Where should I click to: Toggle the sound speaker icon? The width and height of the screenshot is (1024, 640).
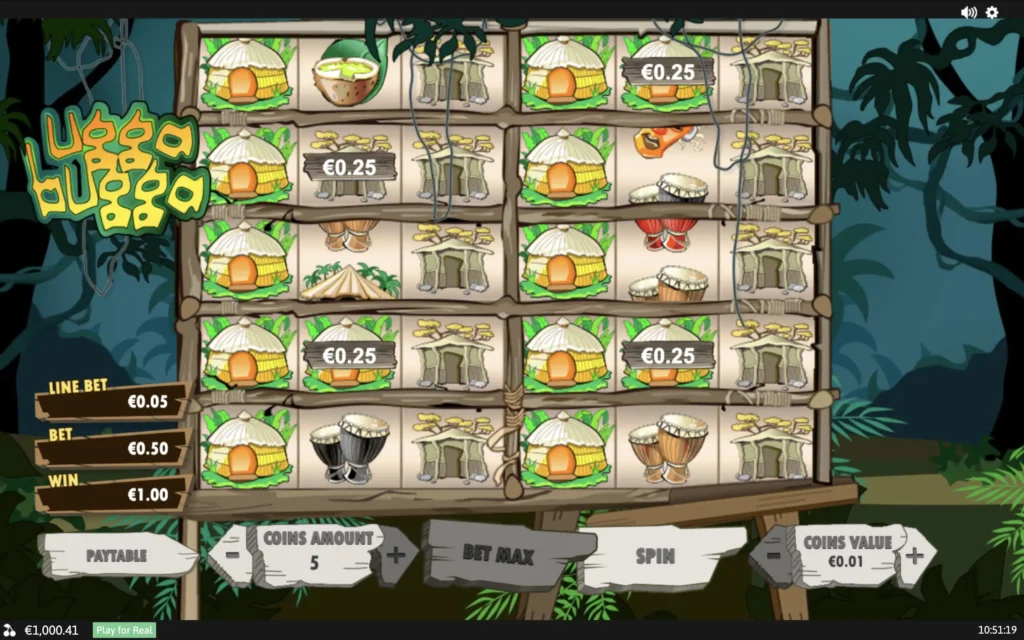pos(968,12)
